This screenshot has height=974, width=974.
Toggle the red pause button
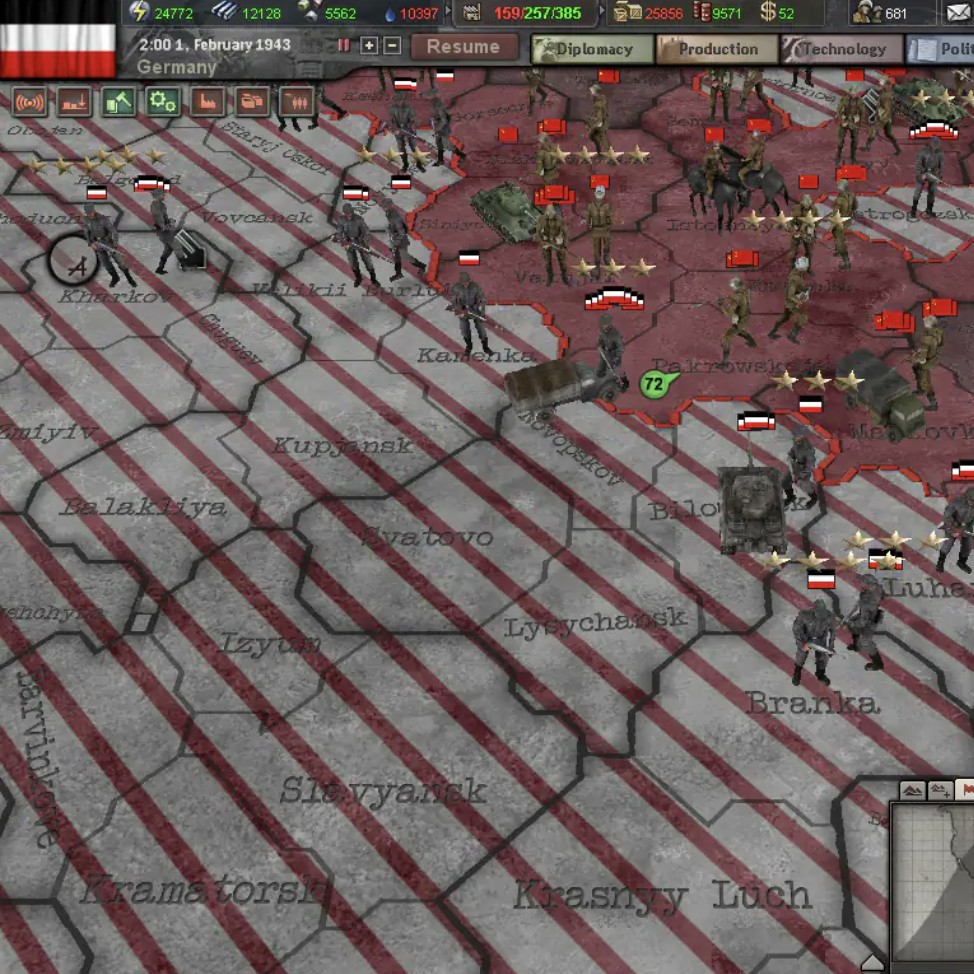[344, 46]
